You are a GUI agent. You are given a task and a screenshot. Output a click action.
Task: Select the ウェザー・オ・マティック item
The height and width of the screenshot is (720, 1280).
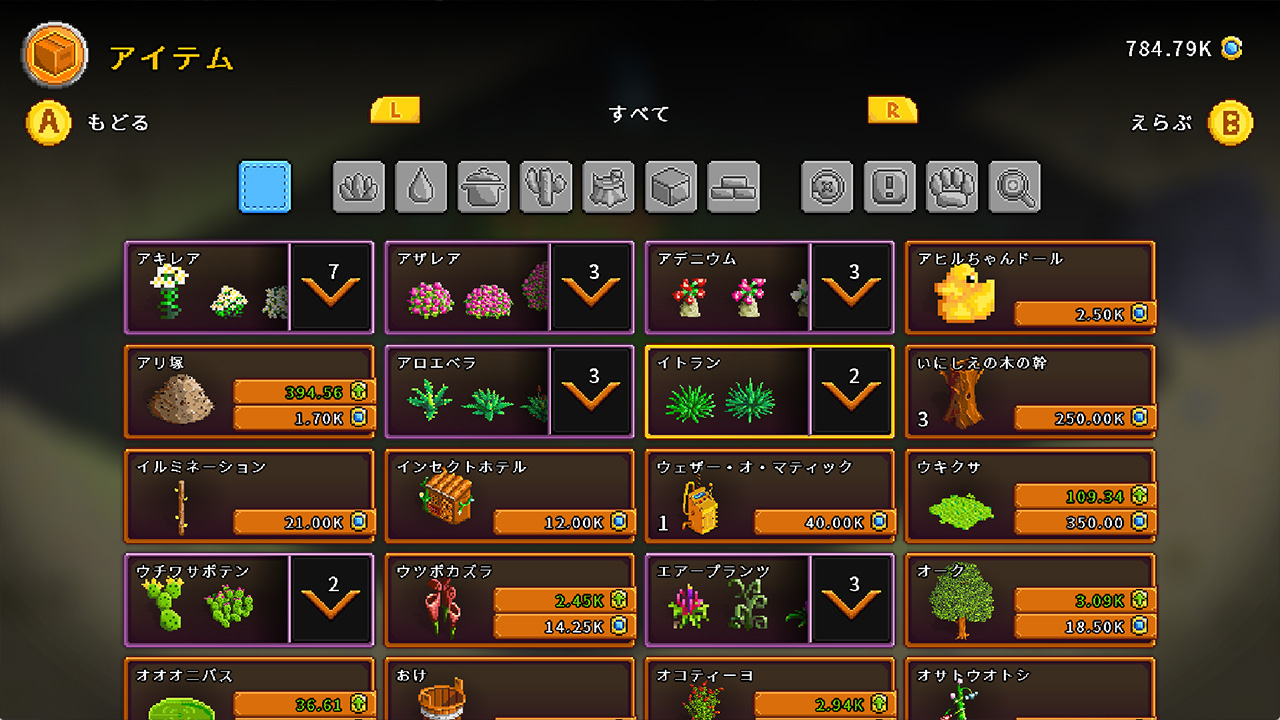(x=769, y=496)
